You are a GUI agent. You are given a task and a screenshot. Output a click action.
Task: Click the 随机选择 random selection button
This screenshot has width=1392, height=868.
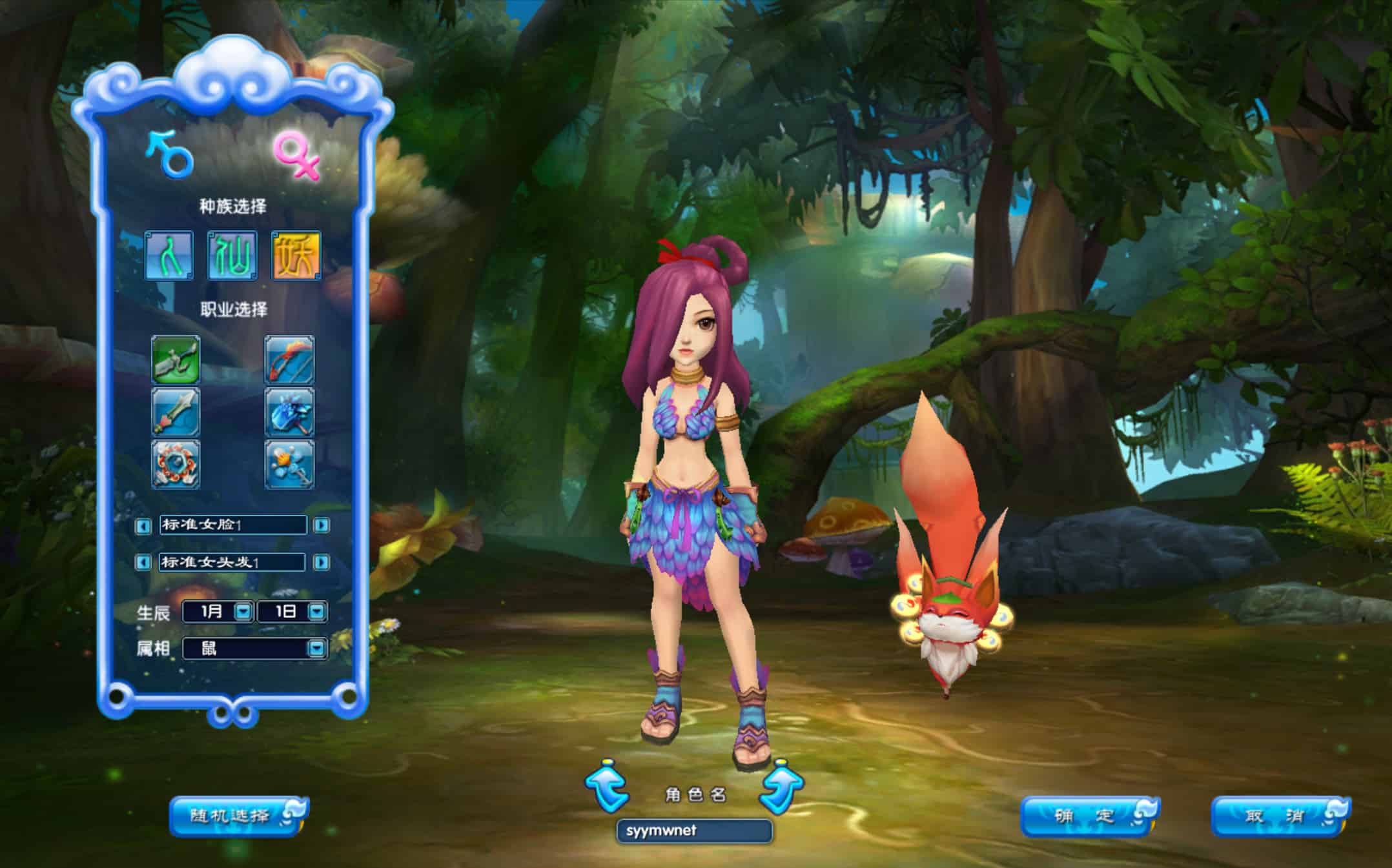[x=237, y=816]
